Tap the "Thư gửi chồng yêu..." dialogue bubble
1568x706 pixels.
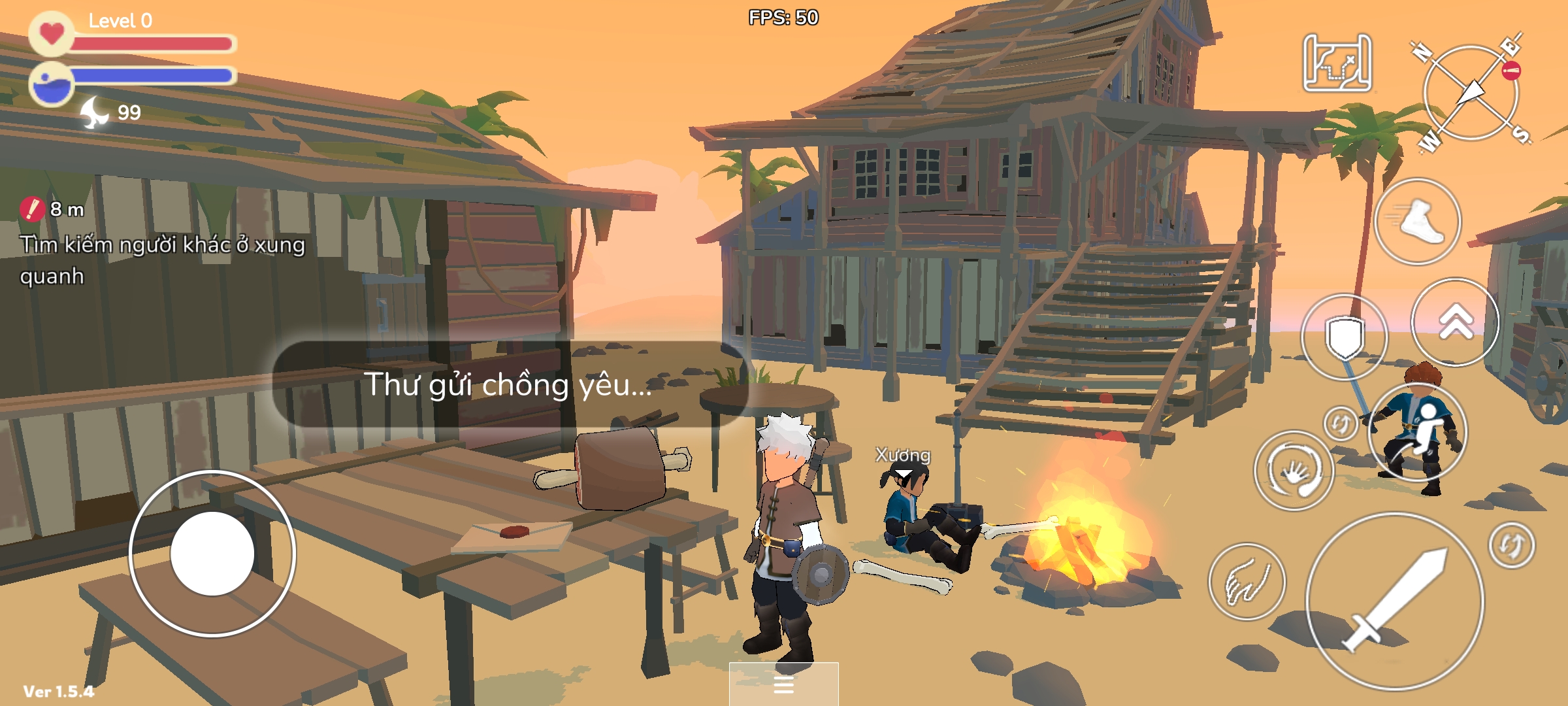click(508, 384)
